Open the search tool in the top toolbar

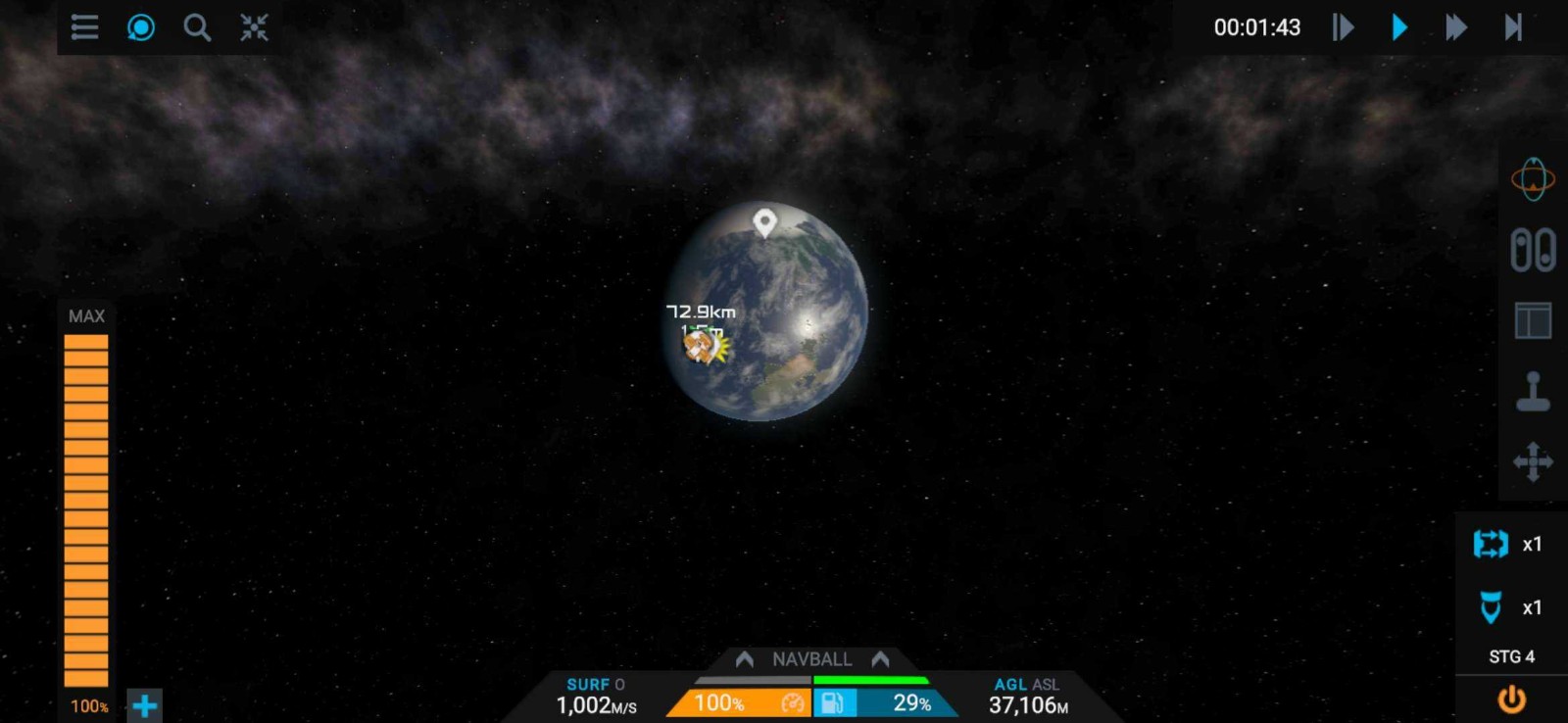click(x=197, y=28)
